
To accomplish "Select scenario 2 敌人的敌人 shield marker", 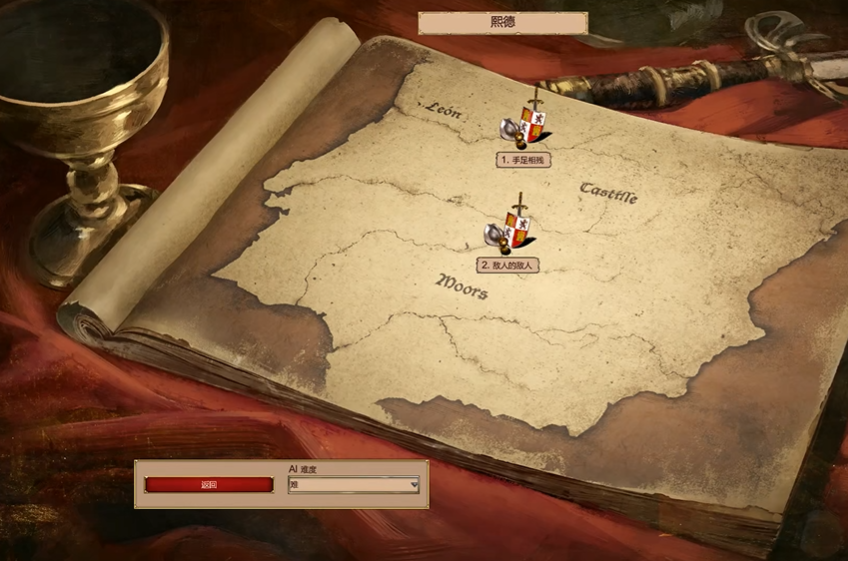I will [514, 230].
